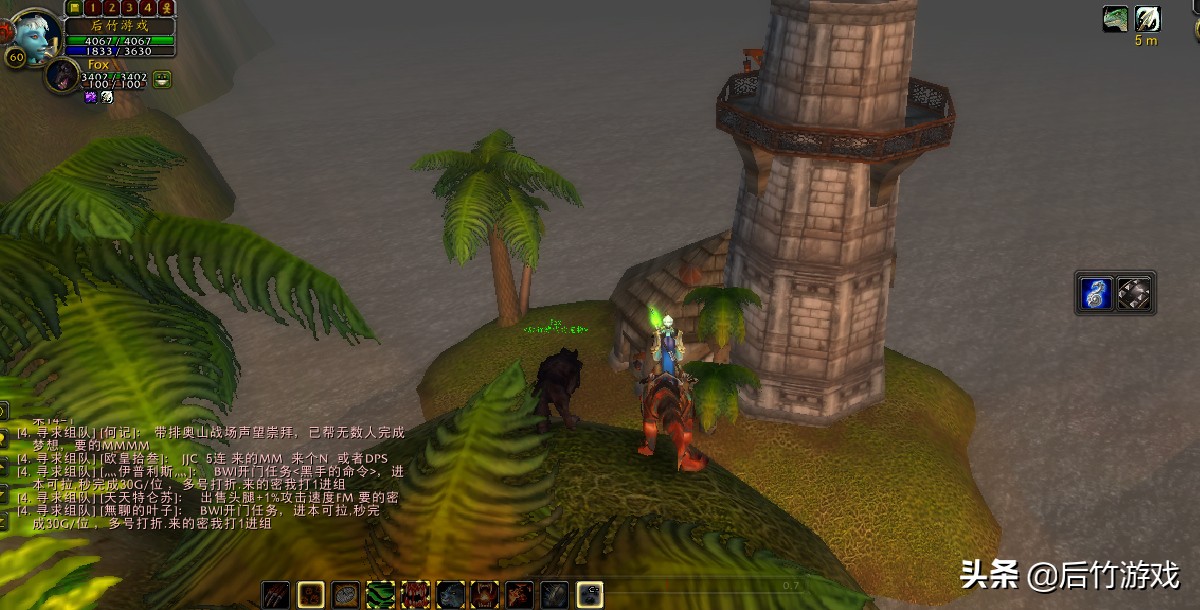Use the blue serpent trinket icon
Viewport: 1200px width, 610px height.
click(1096, 293)
